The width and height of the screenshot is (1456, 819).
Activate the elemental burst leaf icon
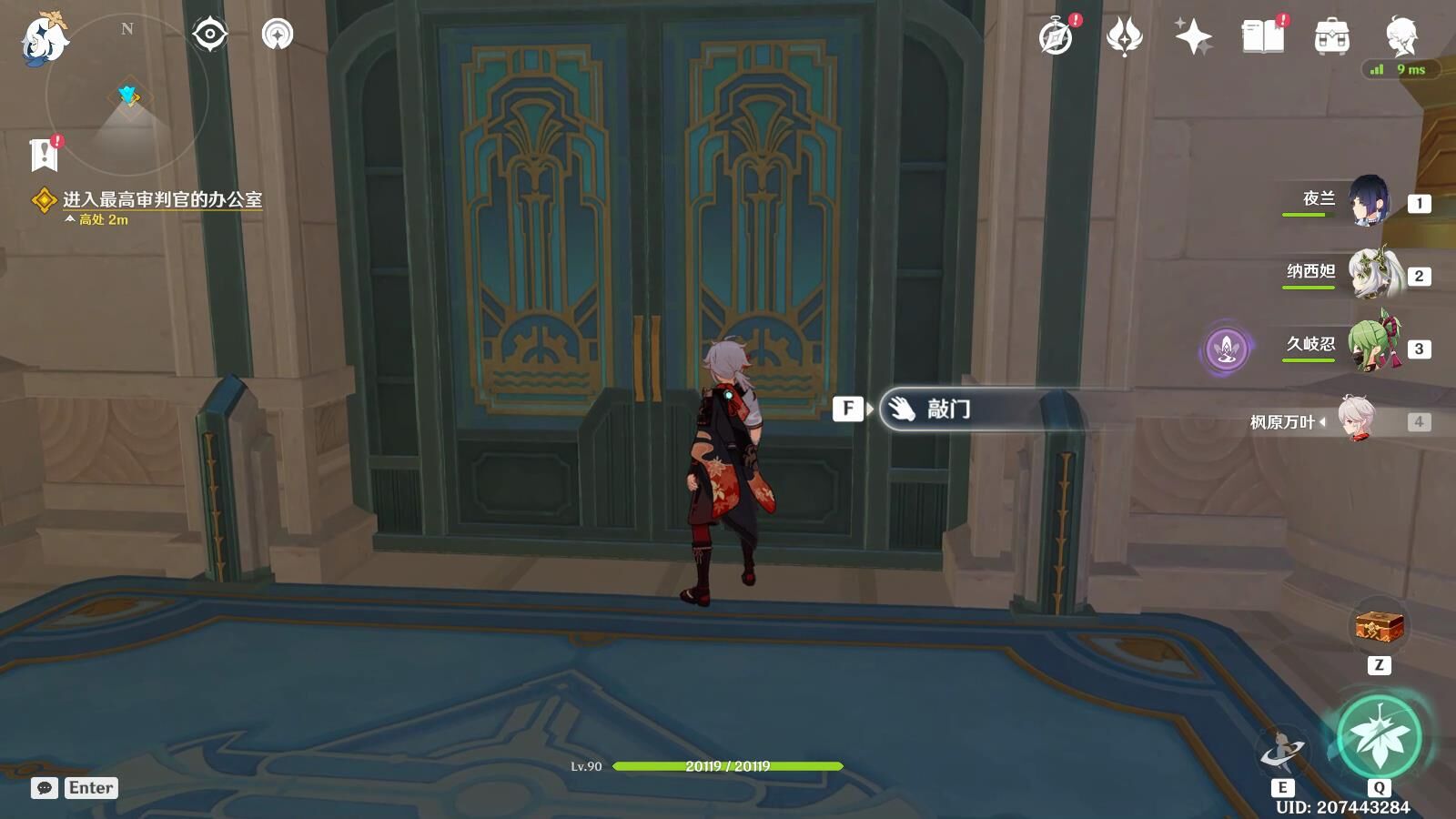pos(1380,737)
